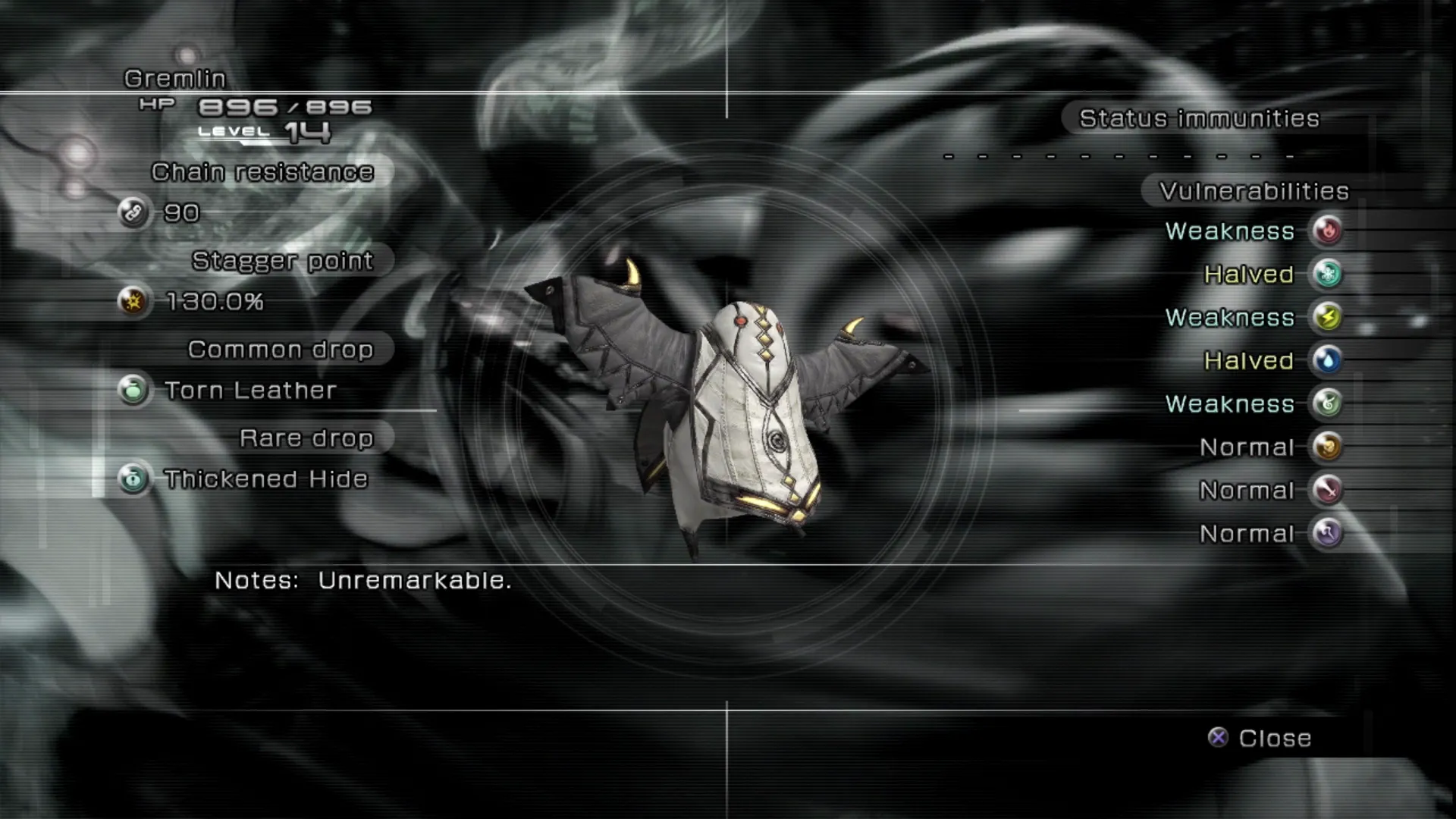Click the wind element weakness icon
Screen dimensions: 1456x819
(x=1327, y=403)
